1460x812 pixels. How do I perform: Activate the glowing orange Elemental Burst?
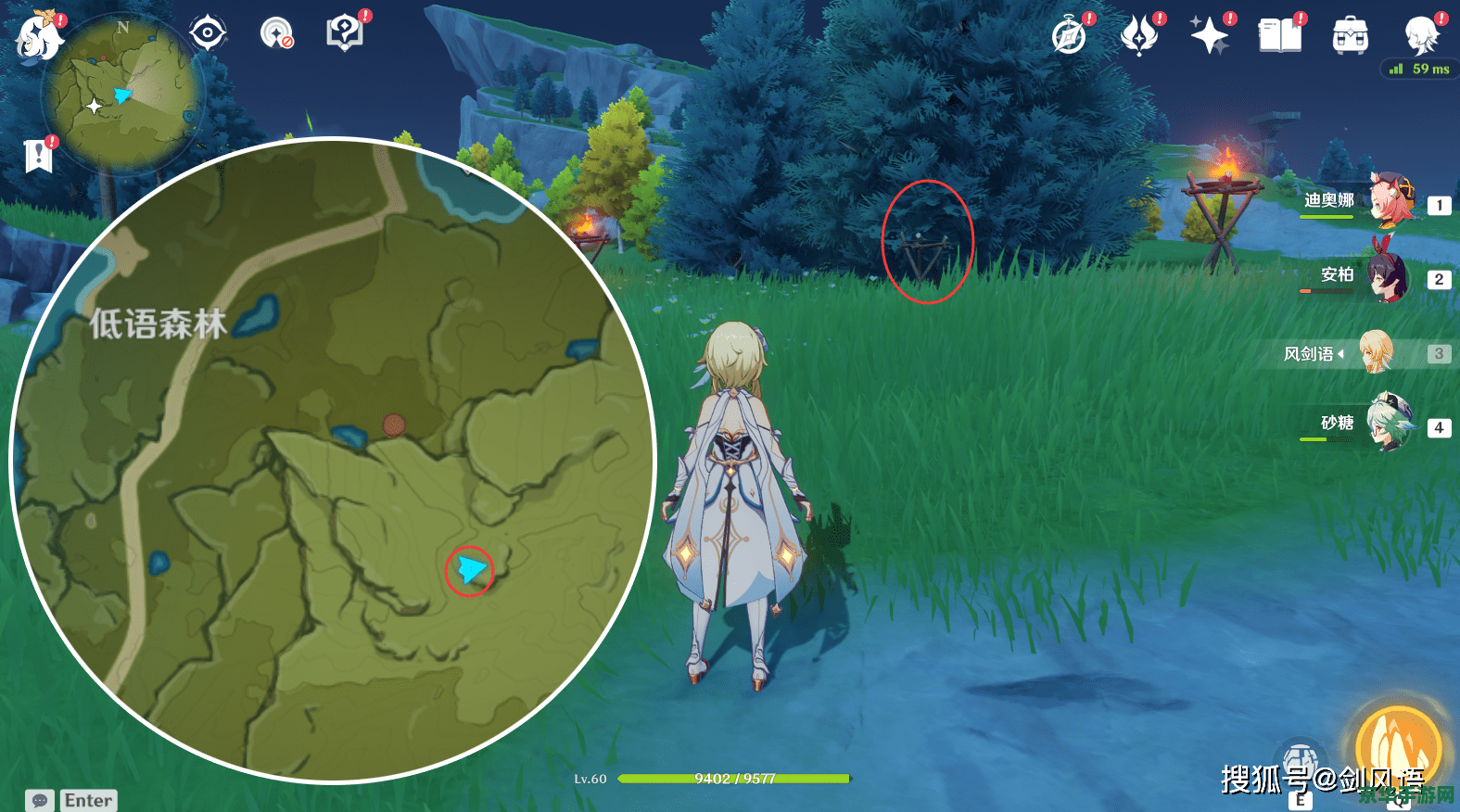click(x=1399, y=747)
